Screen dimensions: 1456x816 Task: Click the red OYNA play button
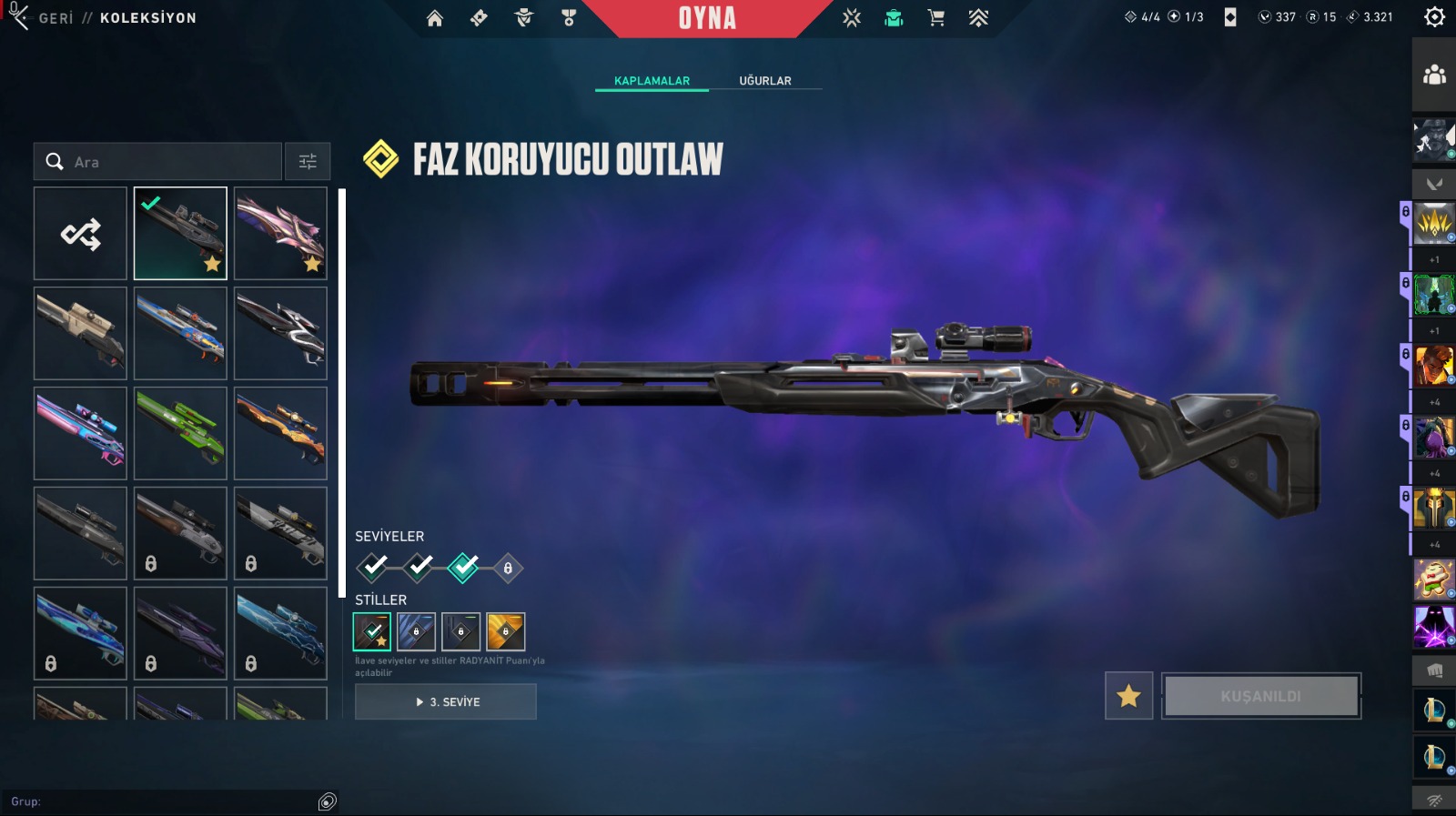(707, 18)
